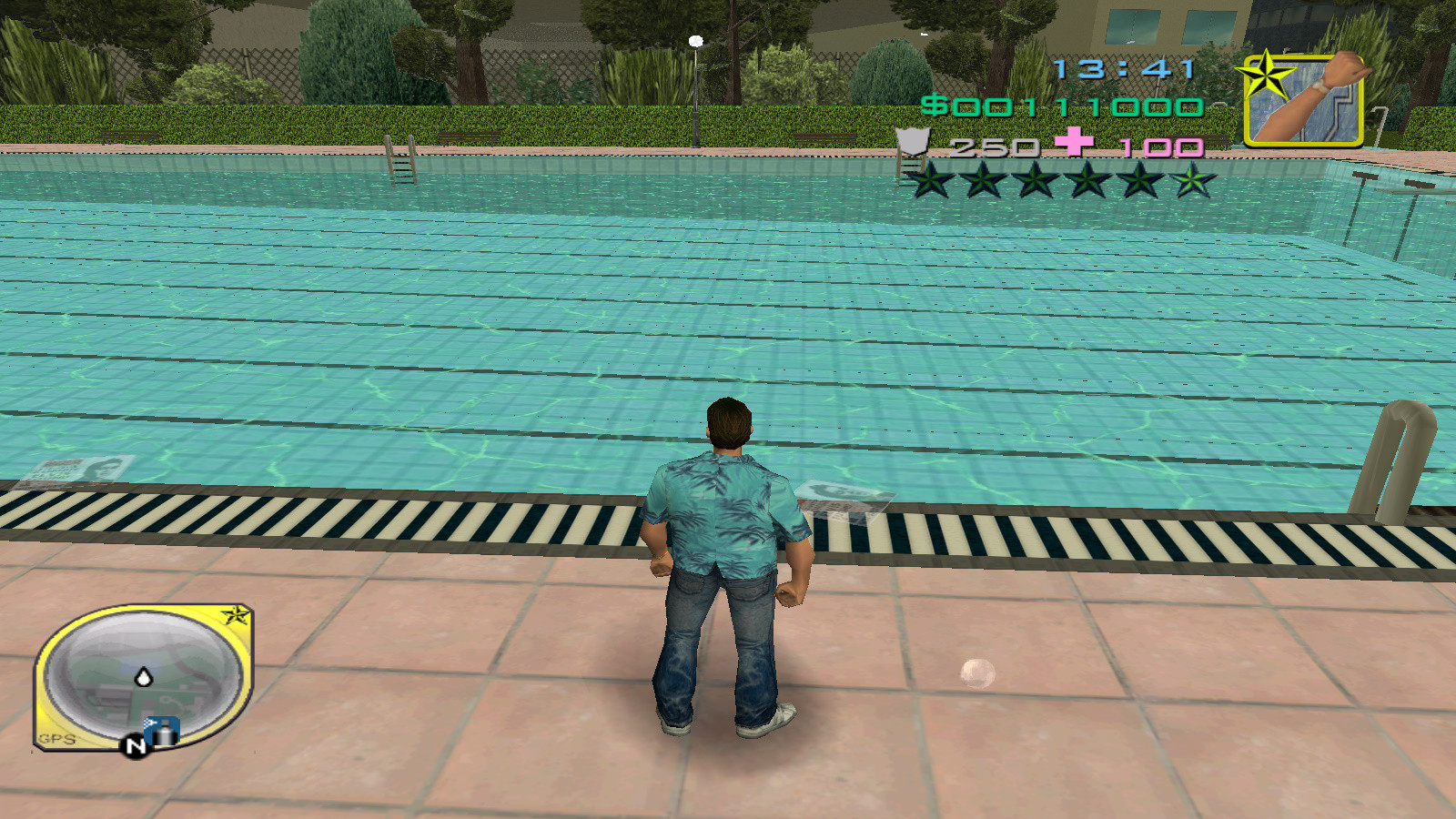
Task: Click the in-game clock showing 13:41
Action: tap(1126, 66)
